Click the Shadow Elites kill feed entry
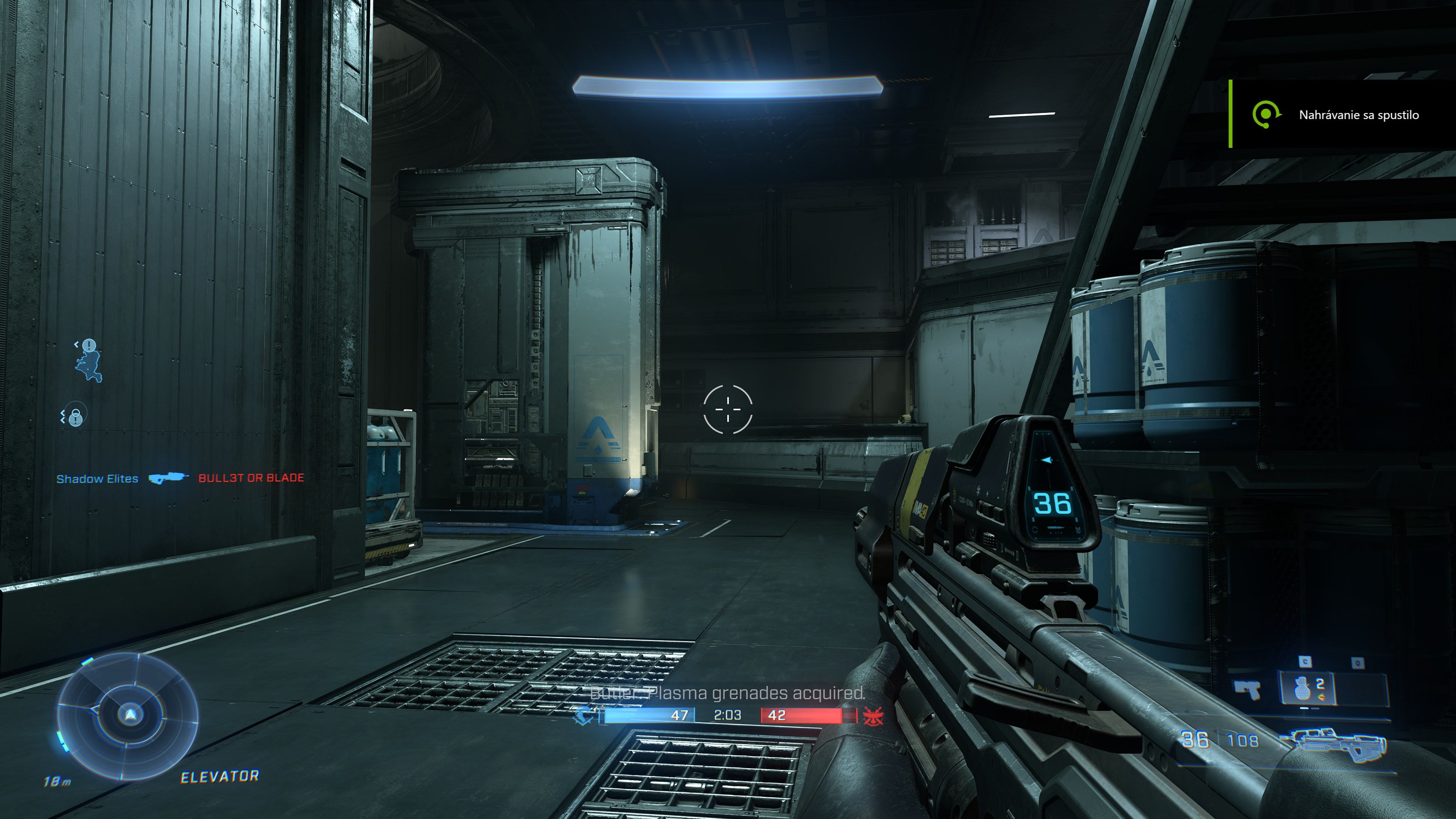Screen dimensions: 1456x819 click(97, 479)
